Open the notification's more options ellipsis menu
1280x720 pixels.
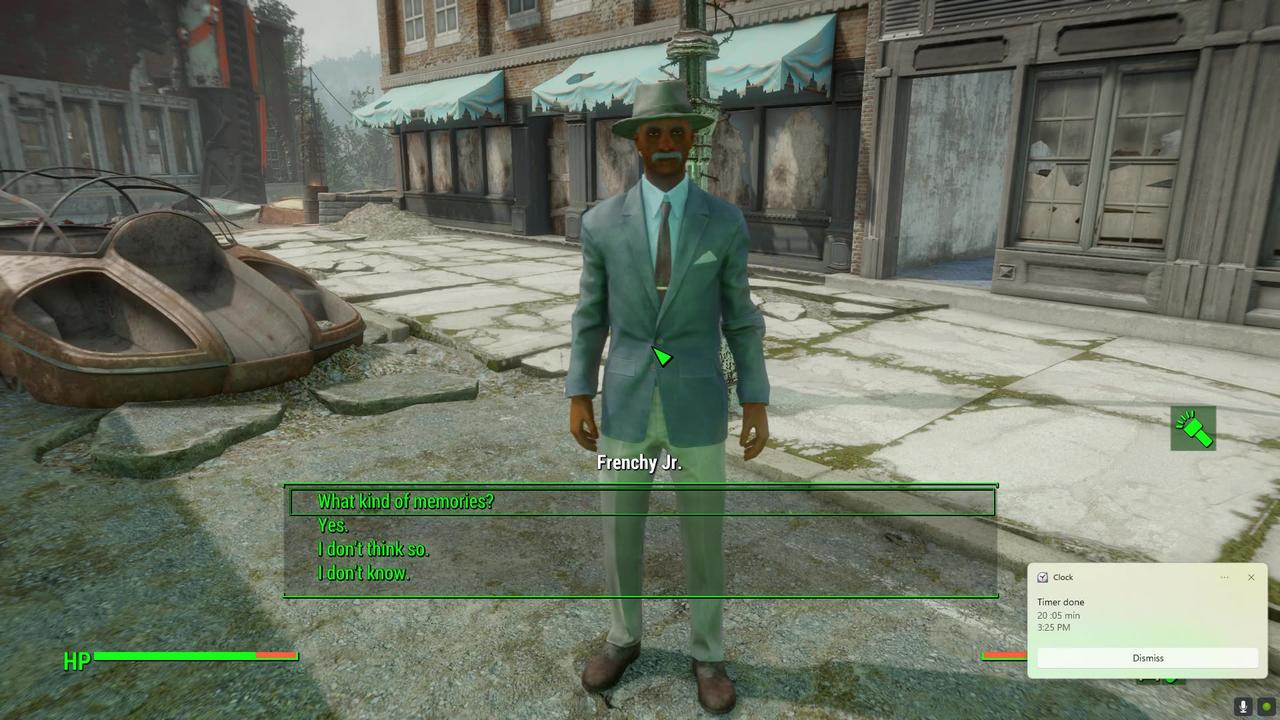(1224, 577)
